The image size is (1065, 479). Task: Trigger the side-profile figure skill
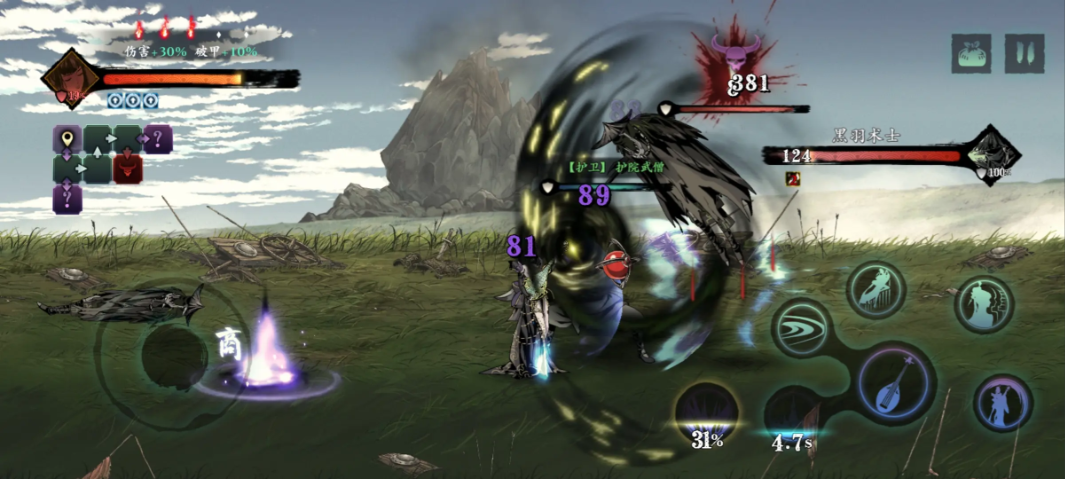click(983, 303)
